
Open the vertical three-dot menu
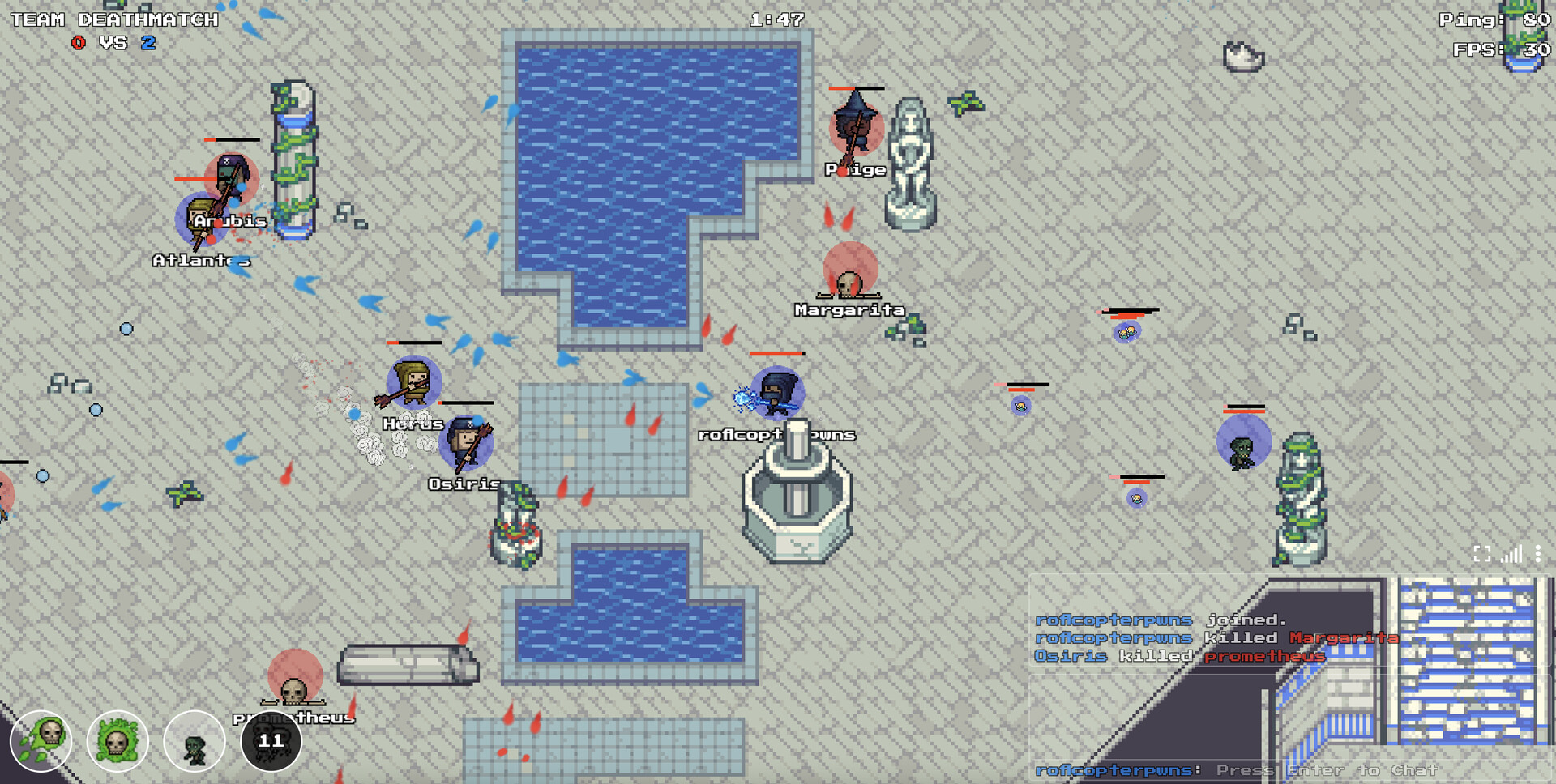pos(1538,553)
